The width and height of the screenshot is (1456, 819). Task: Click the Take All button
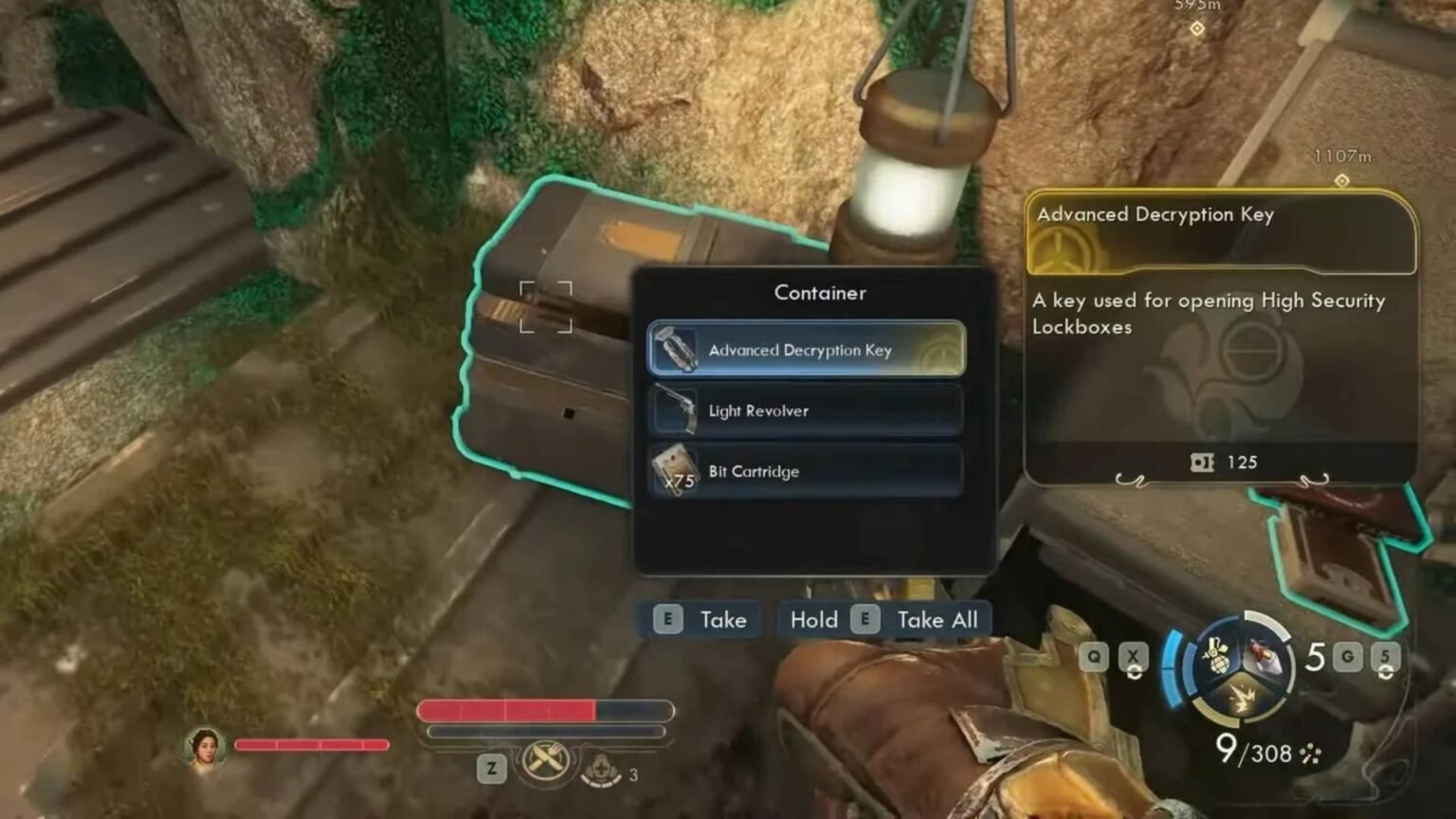[884, 620]
